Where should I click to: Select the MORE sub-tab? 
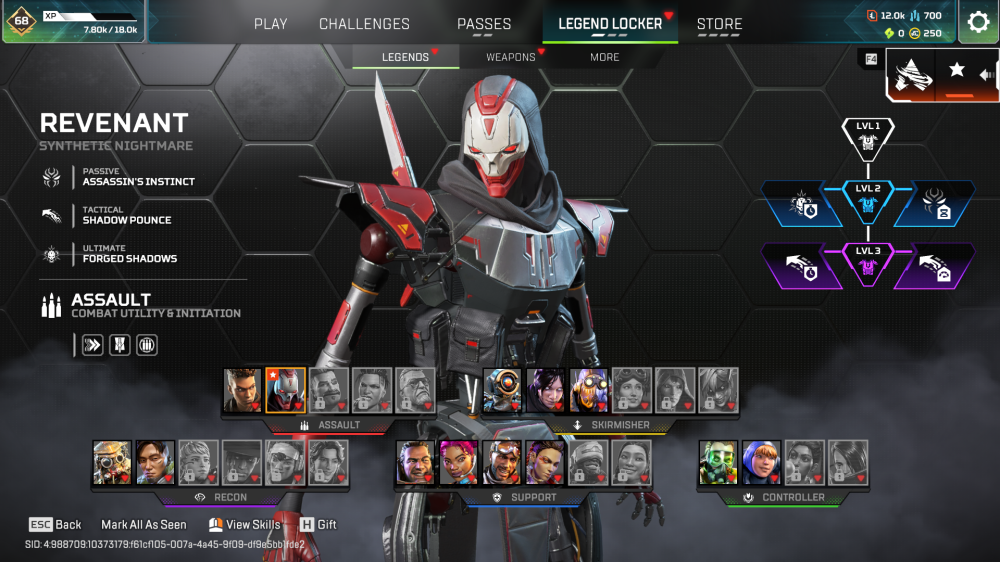point(604,57)
